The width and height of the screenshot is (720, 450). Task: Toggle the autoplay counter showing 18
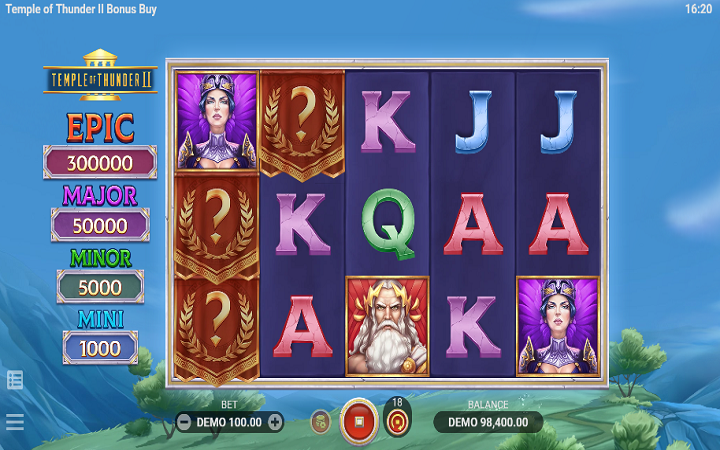tap(397, 420)
